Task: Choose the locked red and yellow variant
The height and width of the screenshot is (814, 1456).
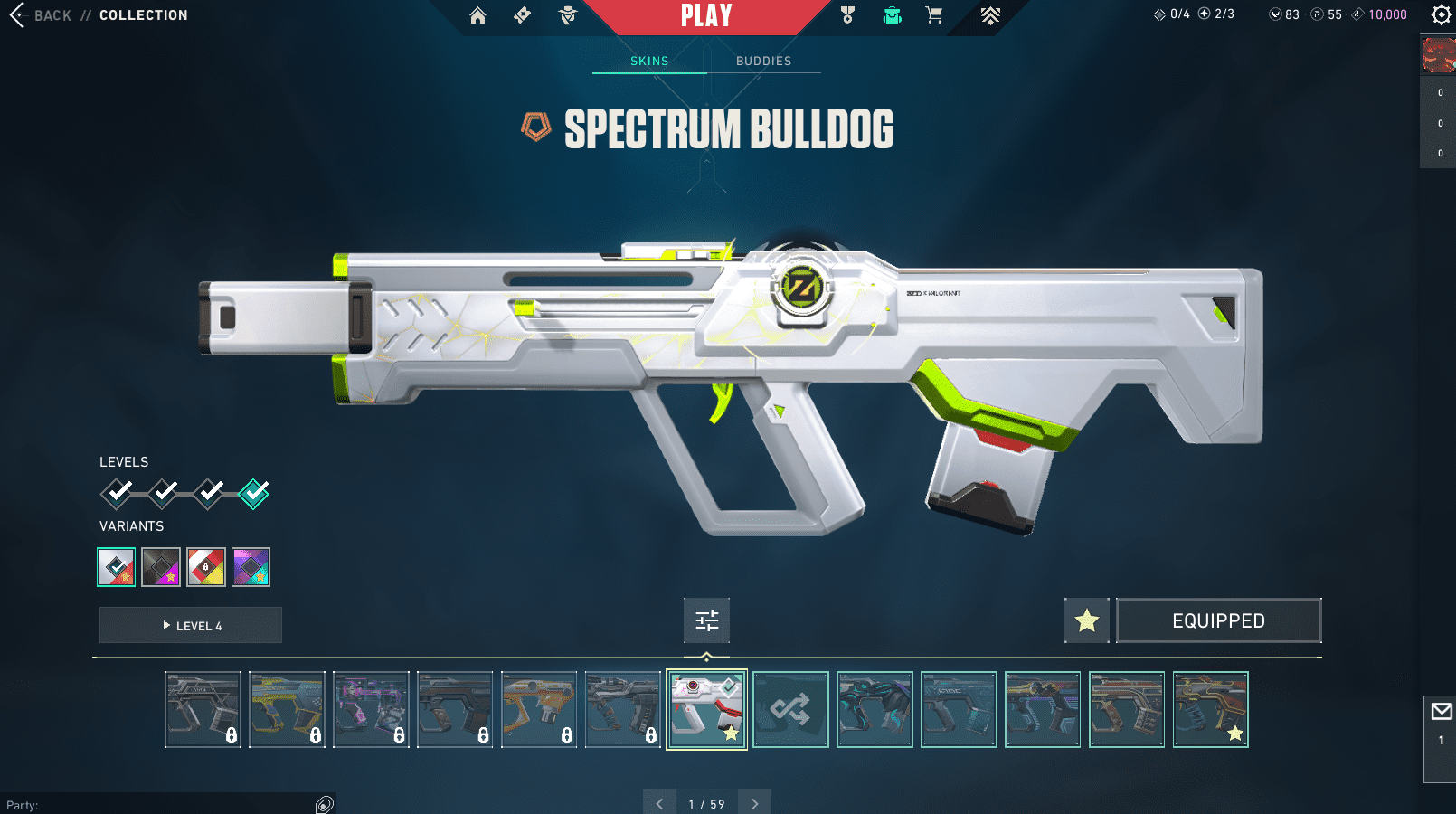Action: click(206, 567)
